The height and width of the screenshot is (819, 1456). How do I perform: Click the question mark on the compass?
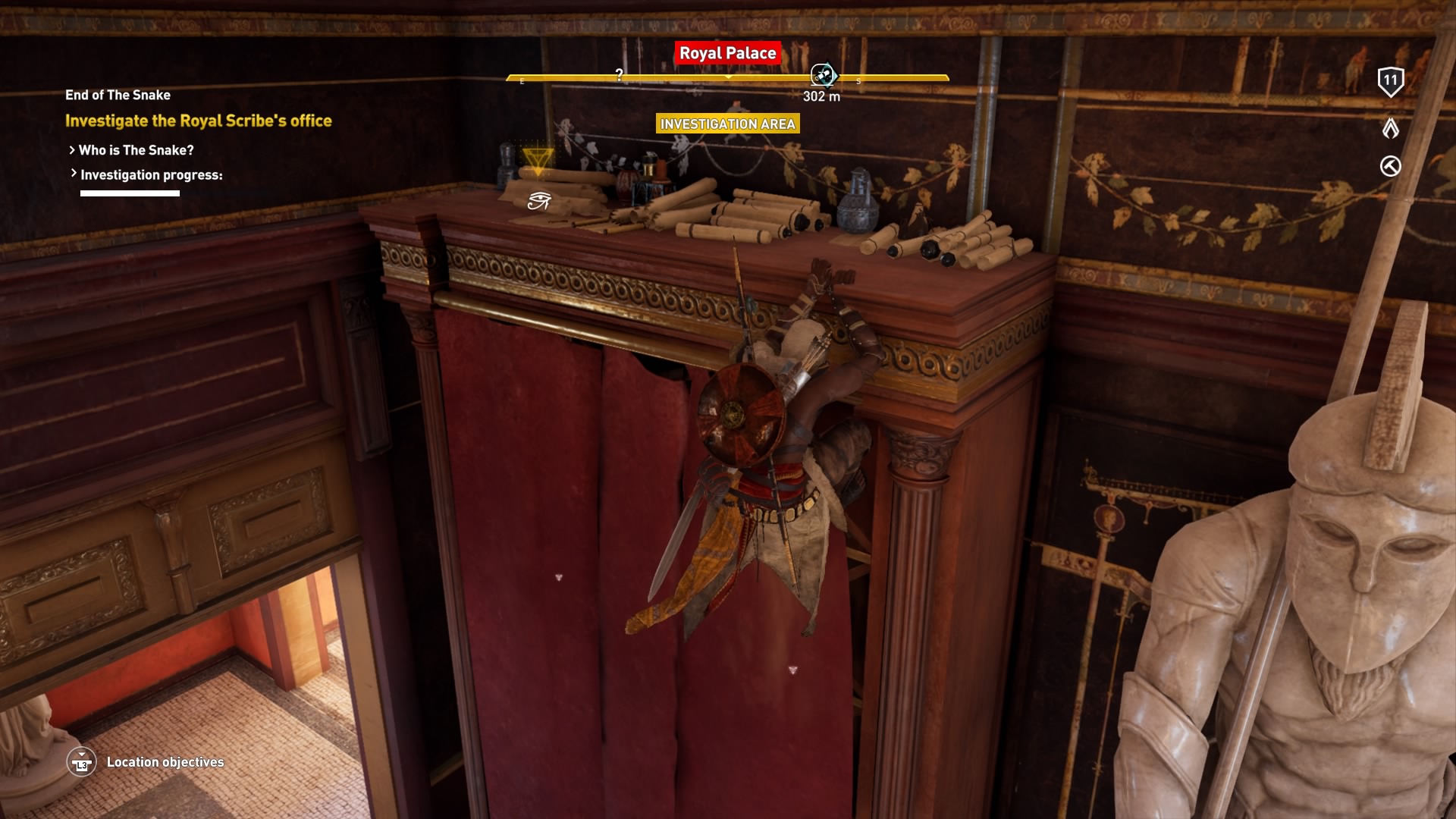(620, 74)
